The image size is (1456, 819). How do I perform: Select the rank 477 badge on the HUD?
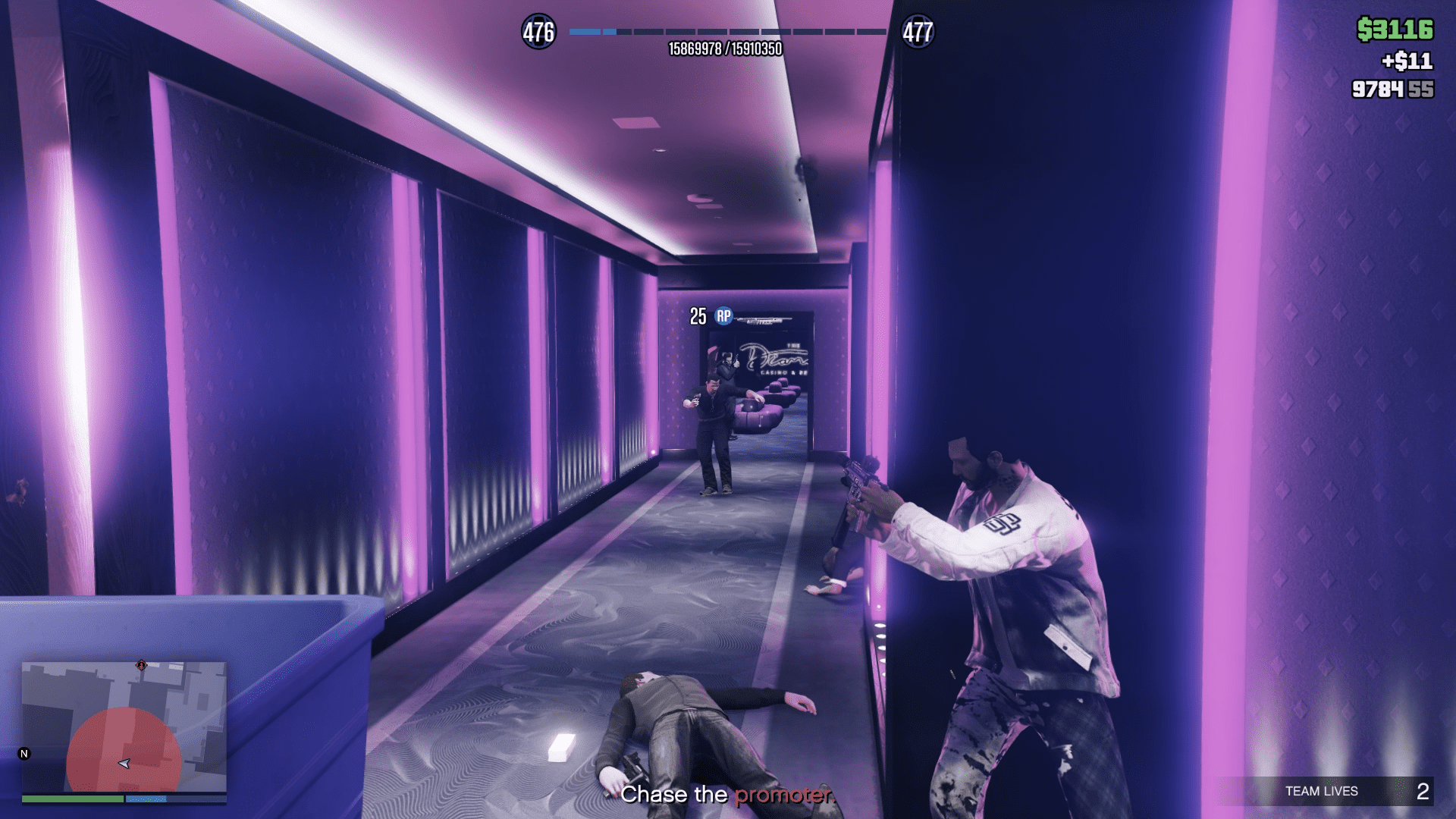pyautogui.click(x=918, y=32)
